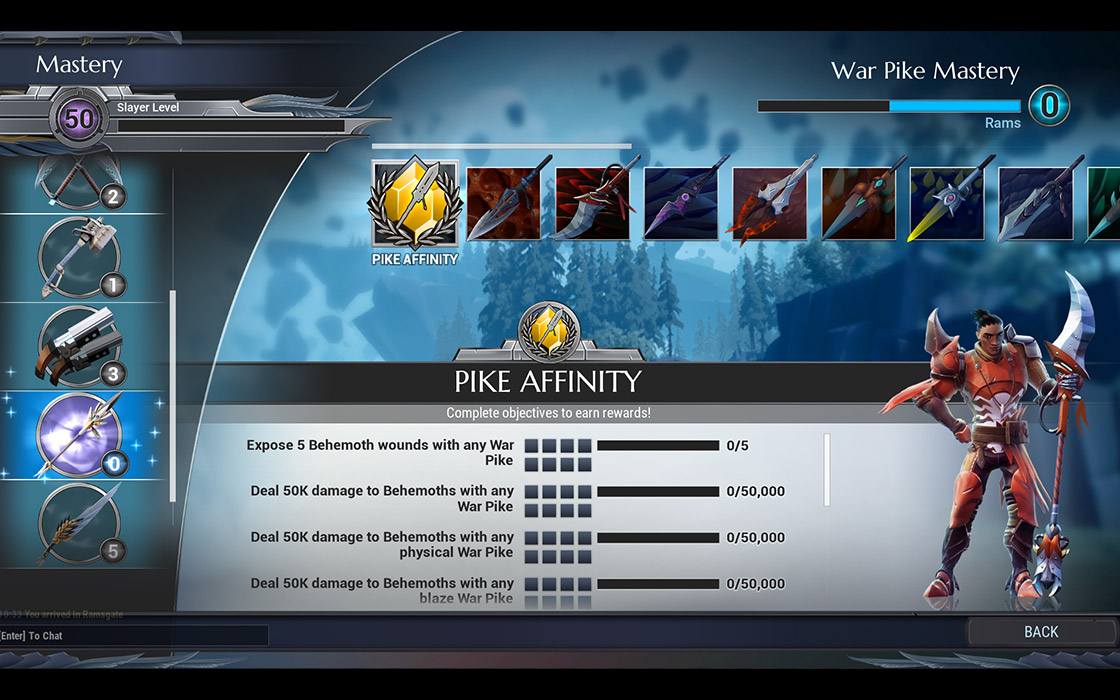The image size is (1120, 700).
Task: Choose the purple-gem dark pike thumbnail
Action: point(680,204)
